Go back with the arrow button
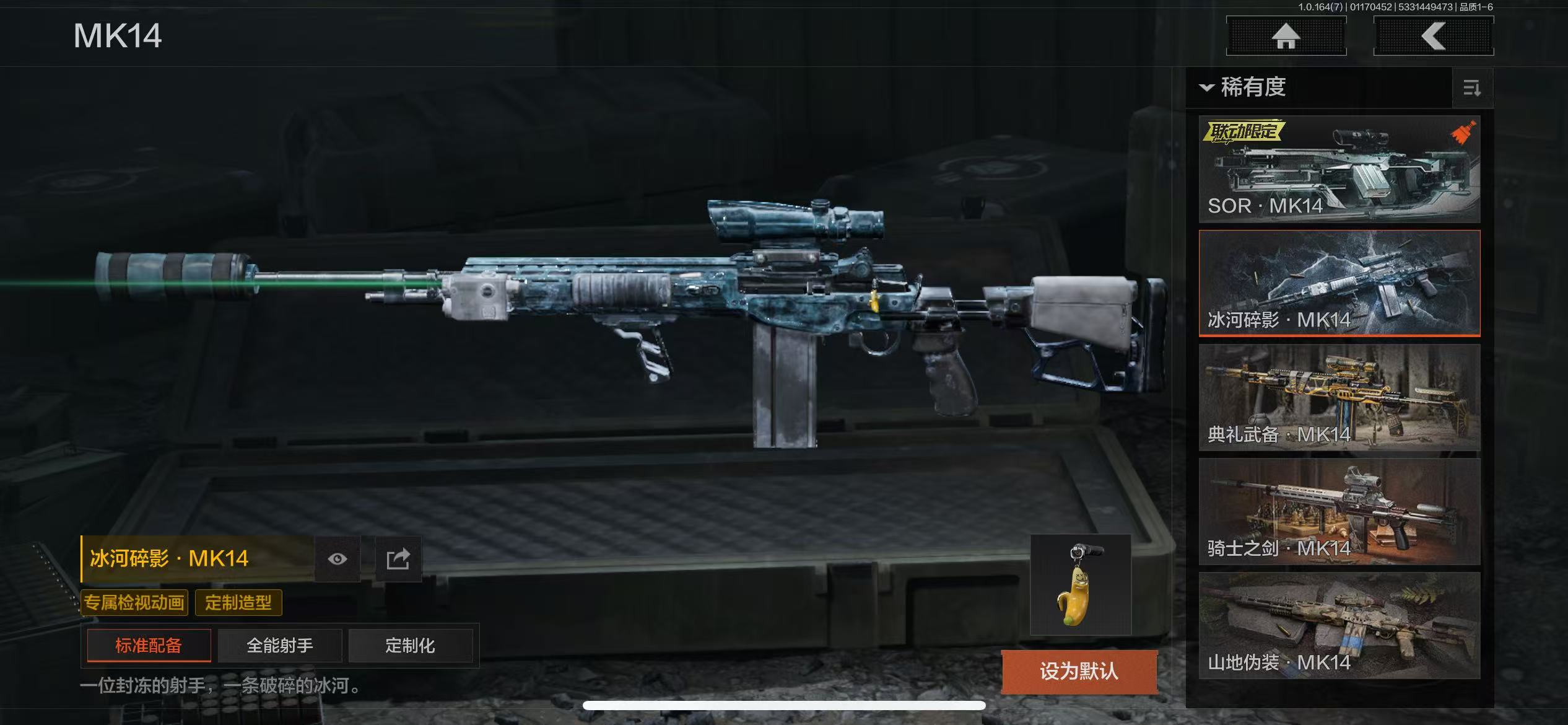This screenshot has width=1568, height=725. coord(1433,36)
